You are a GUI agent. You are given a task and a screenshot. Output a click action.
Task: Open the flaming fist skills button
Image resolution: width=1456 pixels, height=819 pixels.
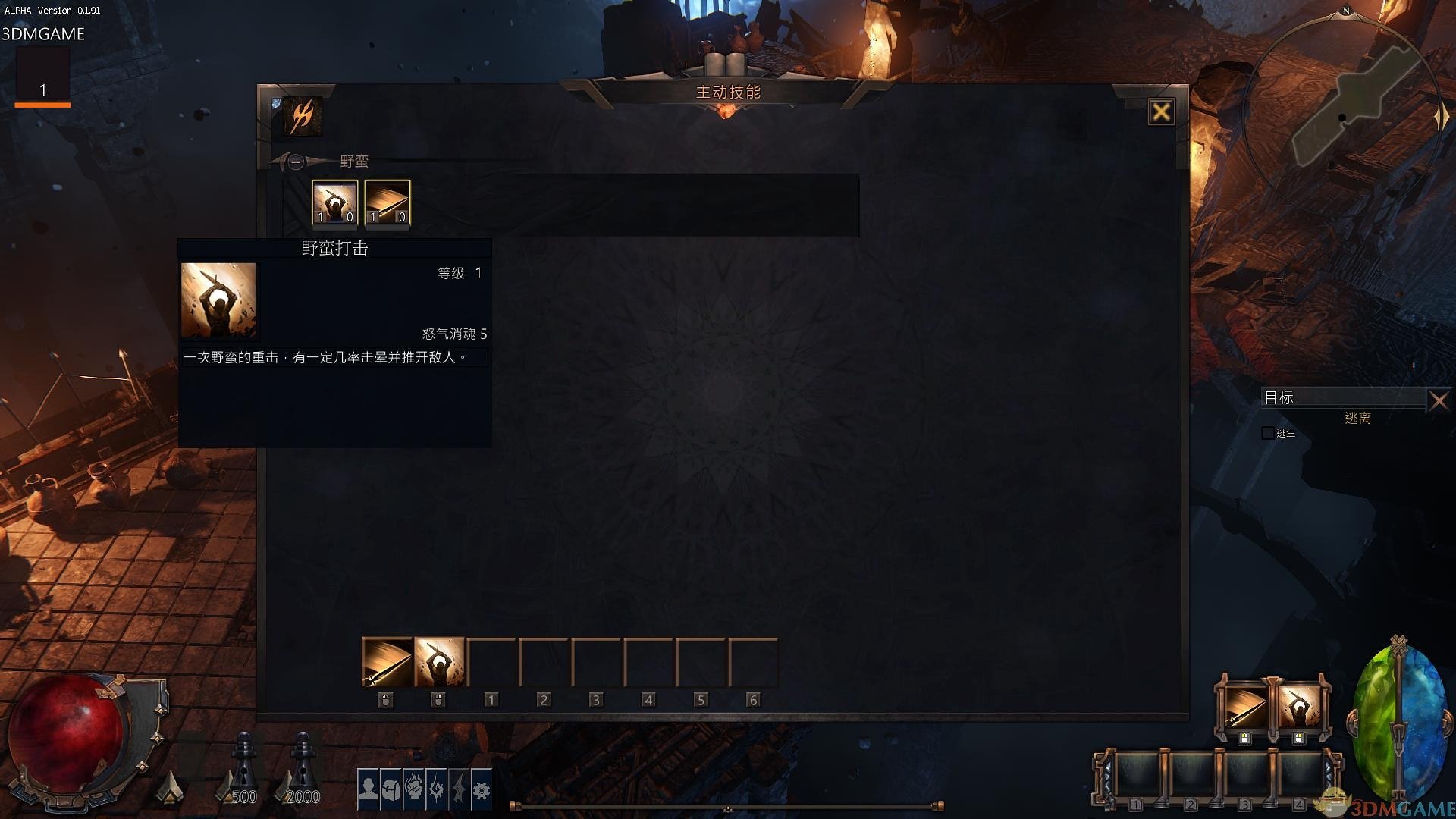413,789
